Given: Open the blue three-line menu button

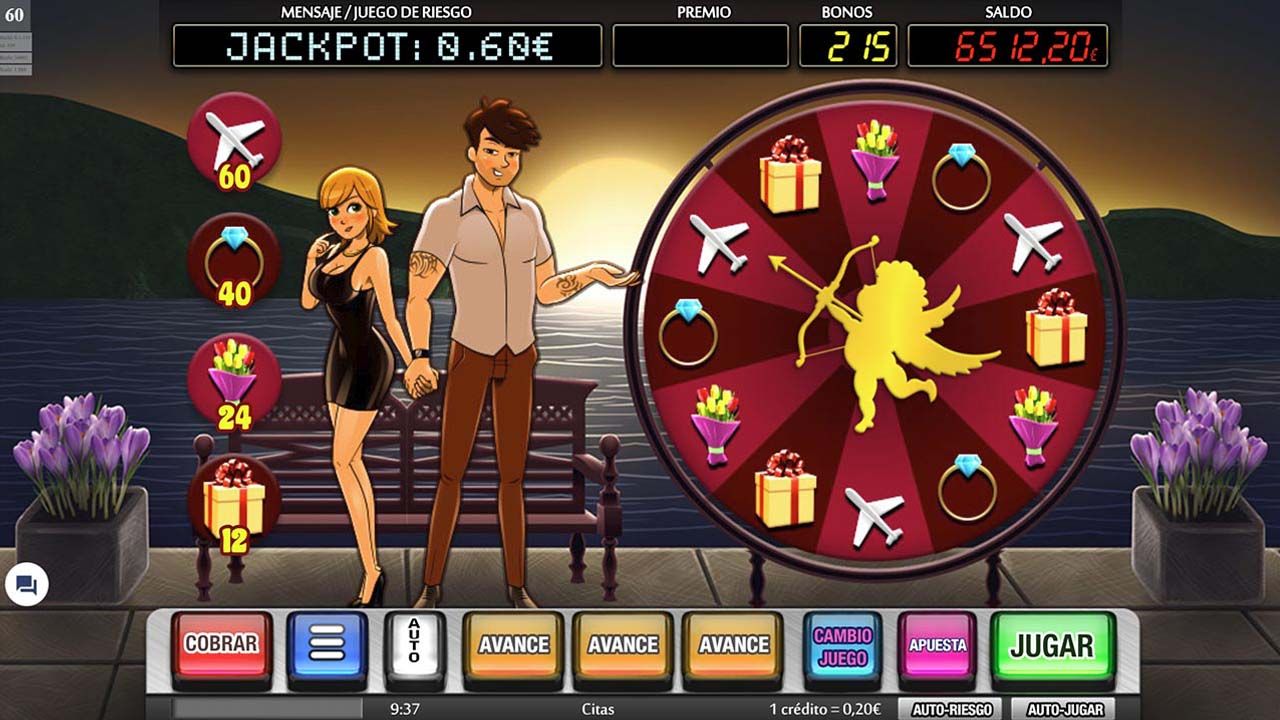Looking at the screenshot, I should (x=327, y=646).
